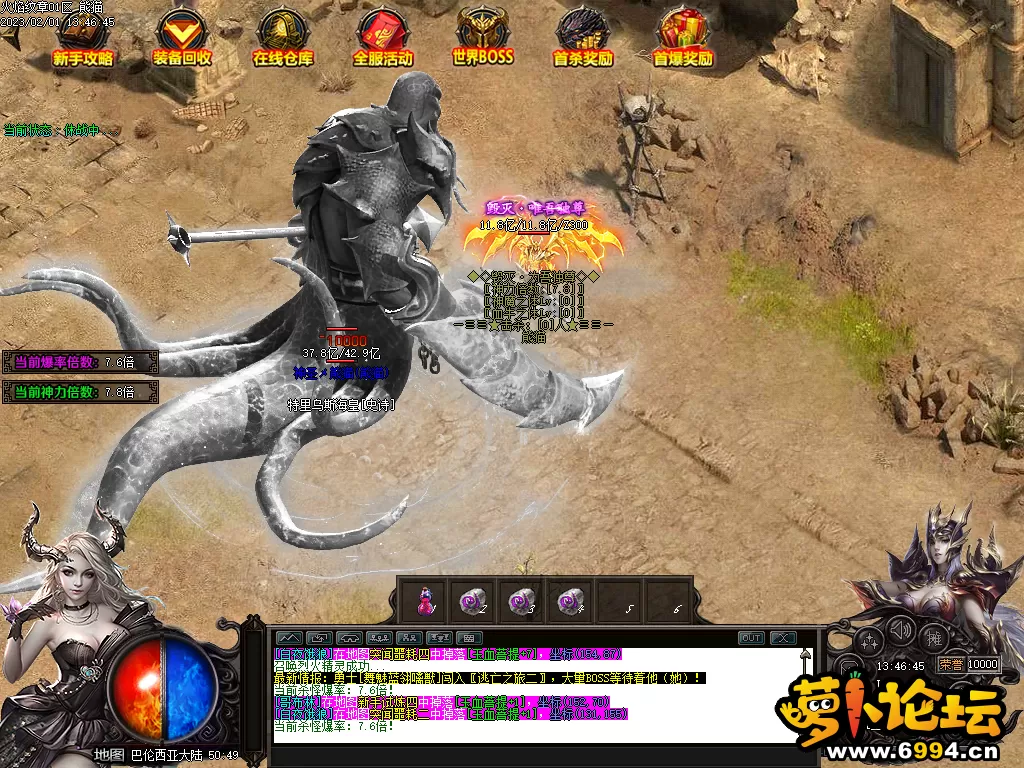Screen dimensions: 1024x768
Task: Click the keyboard-grid icon in chat toolbar
Action: (469, 638)
